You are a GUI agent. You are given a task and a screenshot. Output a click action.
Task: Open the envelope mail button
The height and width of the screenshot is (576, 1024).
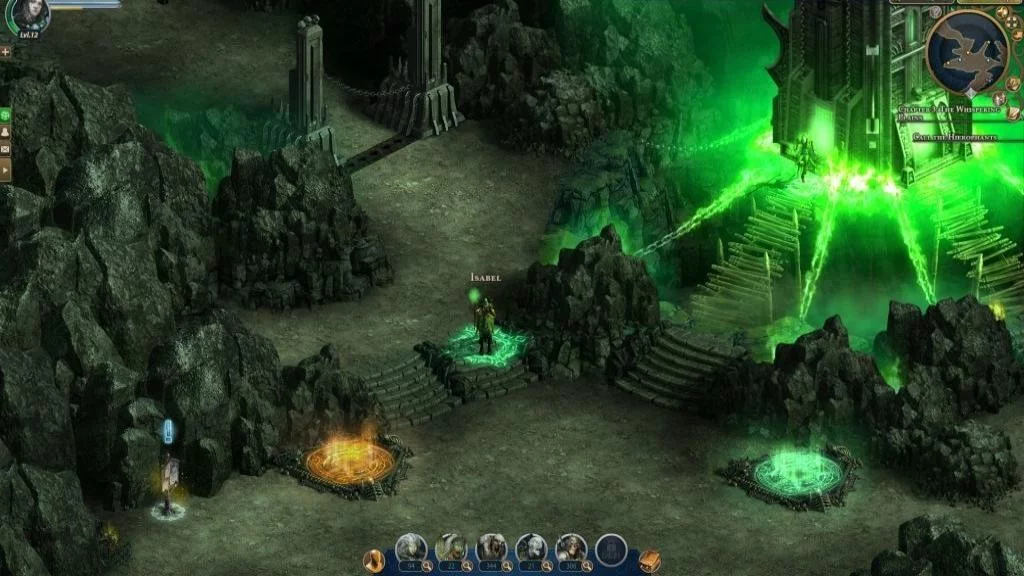click(x=6, y=150)
